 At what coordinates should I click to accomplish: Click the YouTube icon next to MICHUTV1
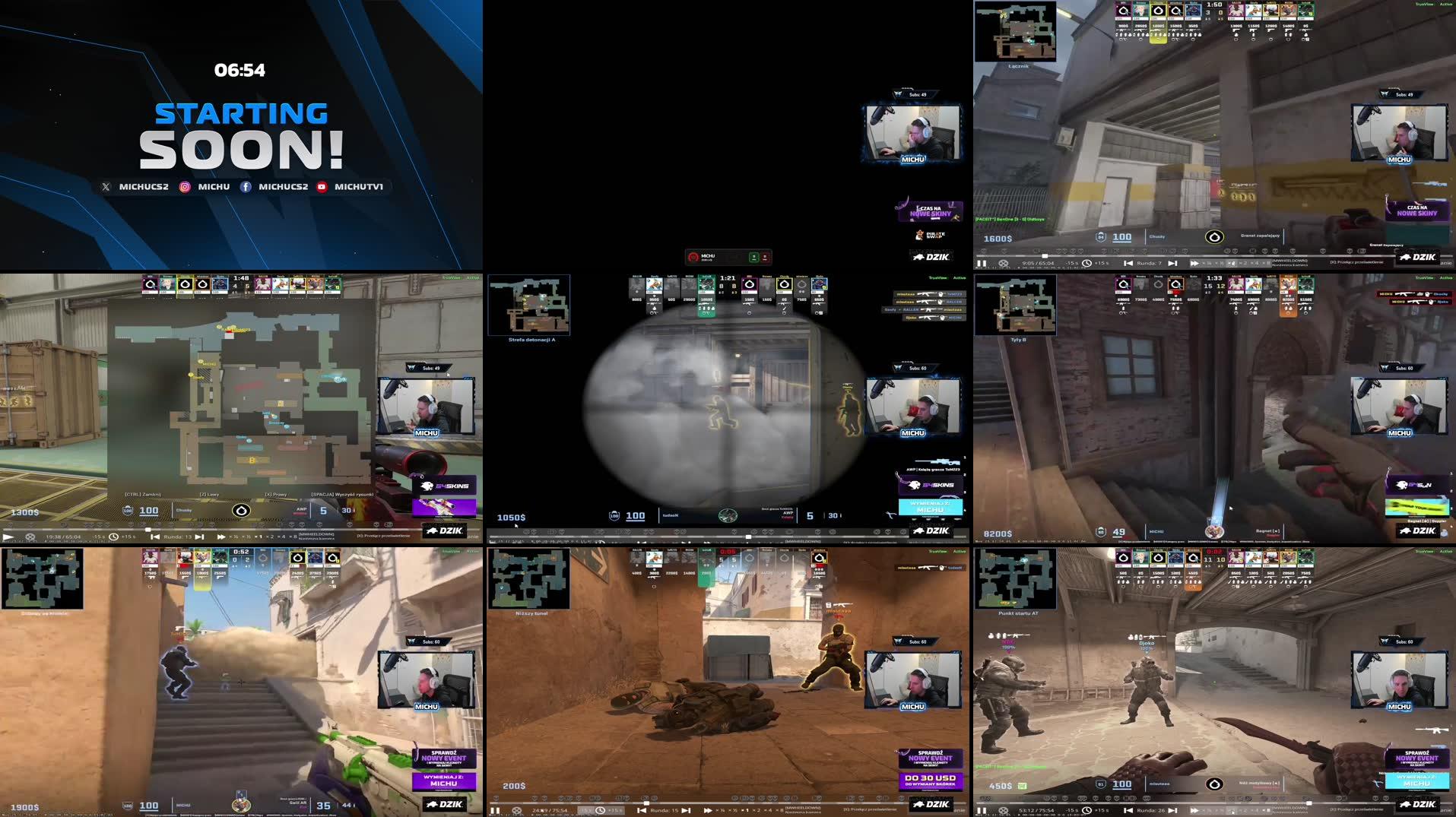click(x=322, y=186)
